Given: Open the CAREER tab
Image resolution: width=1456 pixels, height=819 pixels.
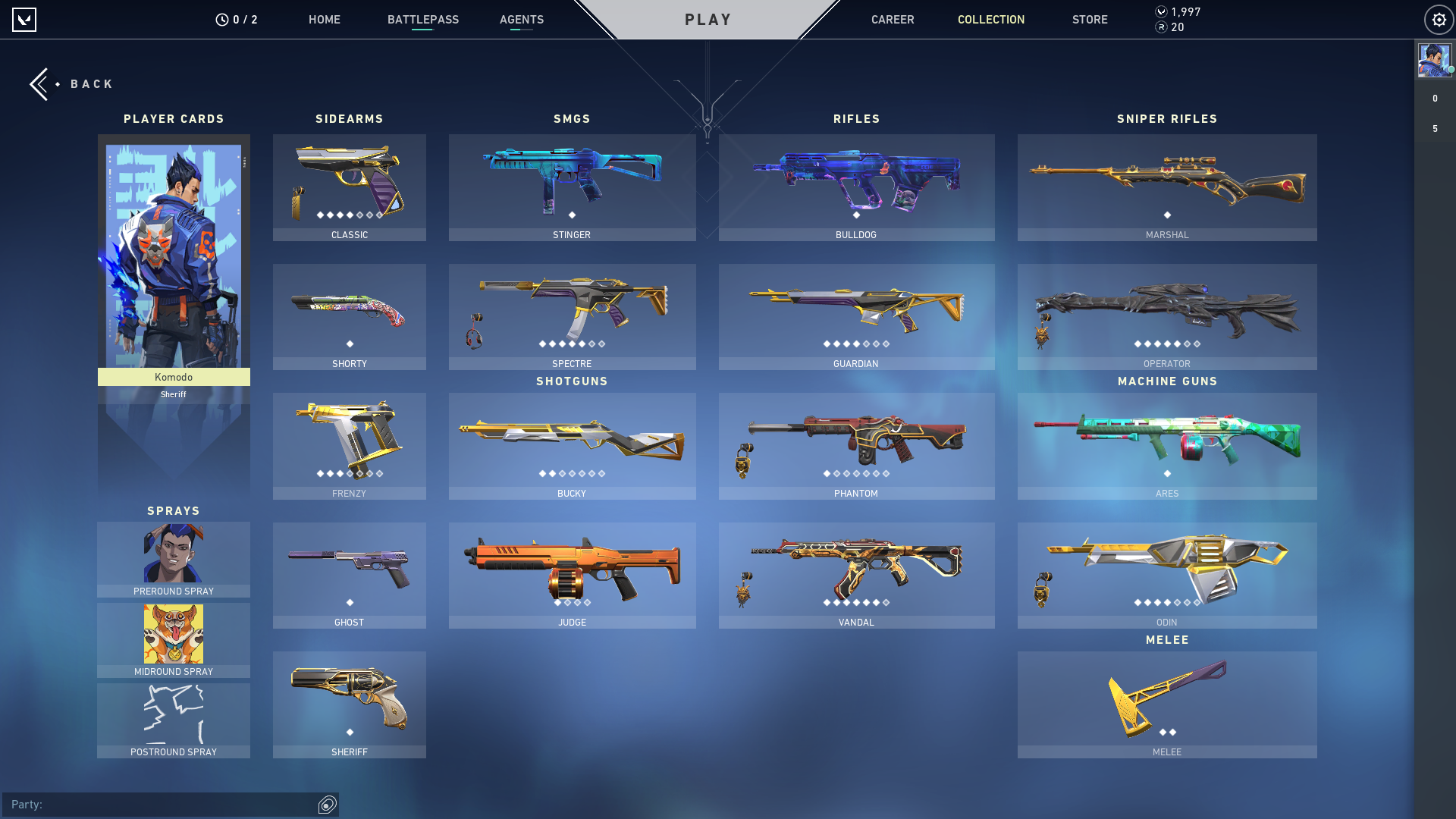Looking at the screenshot, I should coord(893,20).
